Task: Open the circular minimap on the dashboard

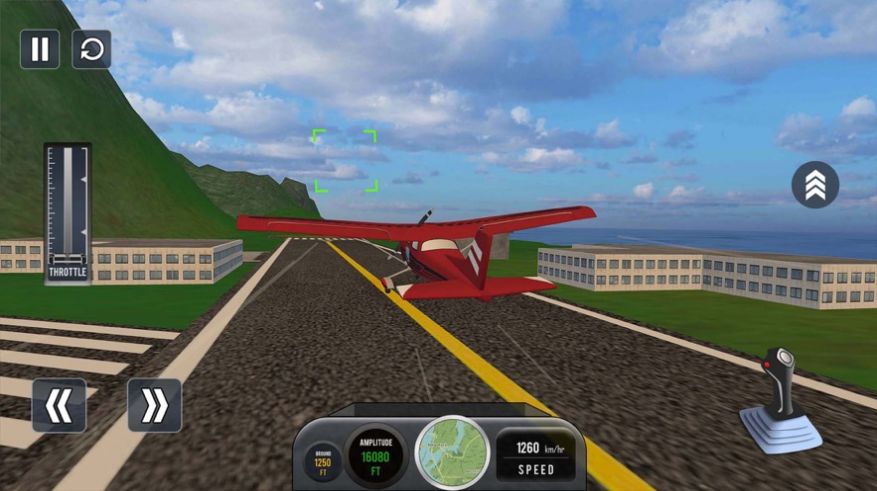Action: click(451, 451)
